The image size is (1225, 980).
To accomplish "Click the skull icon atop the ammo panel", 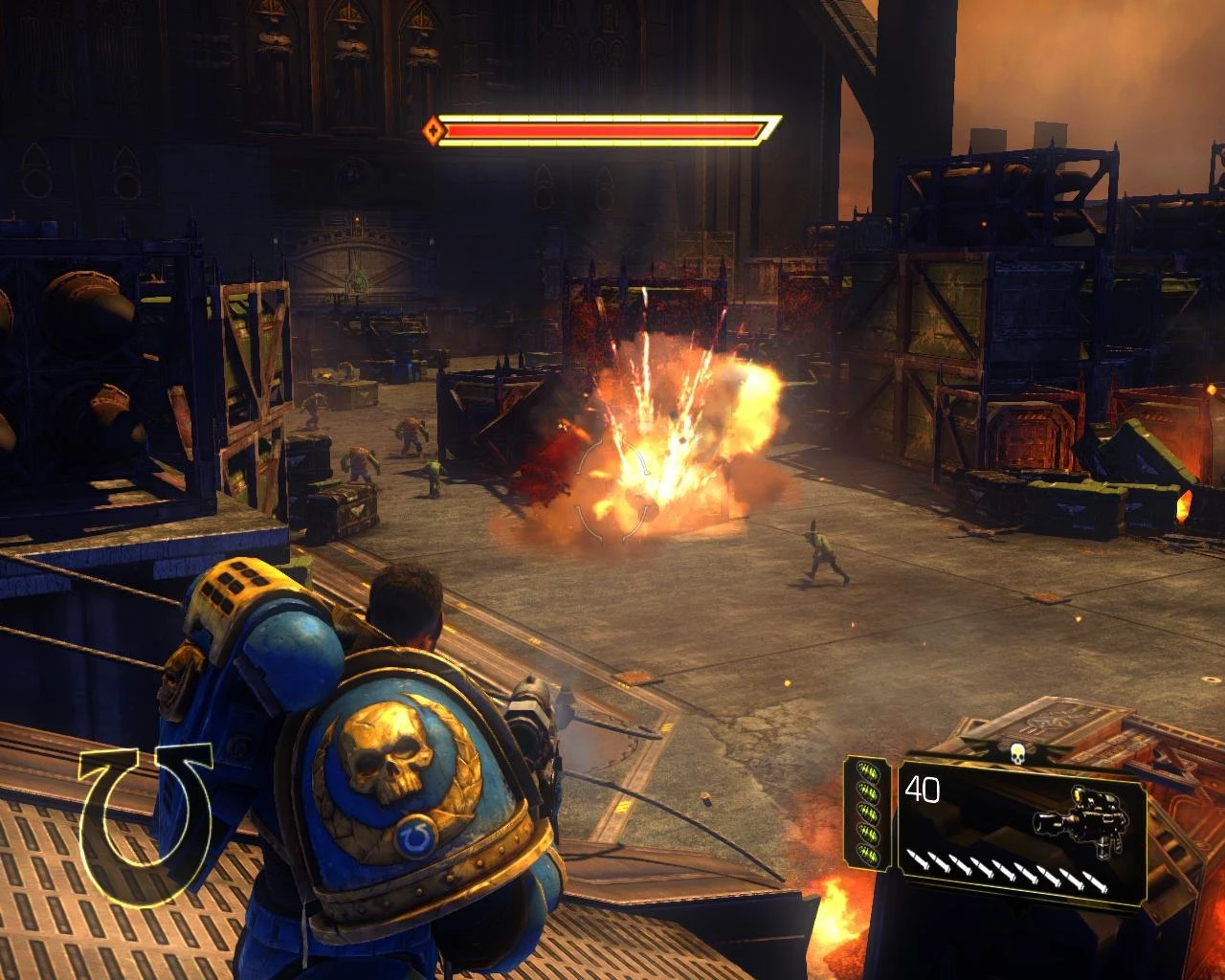I will pyautogui.click(x=1018, y=753).
